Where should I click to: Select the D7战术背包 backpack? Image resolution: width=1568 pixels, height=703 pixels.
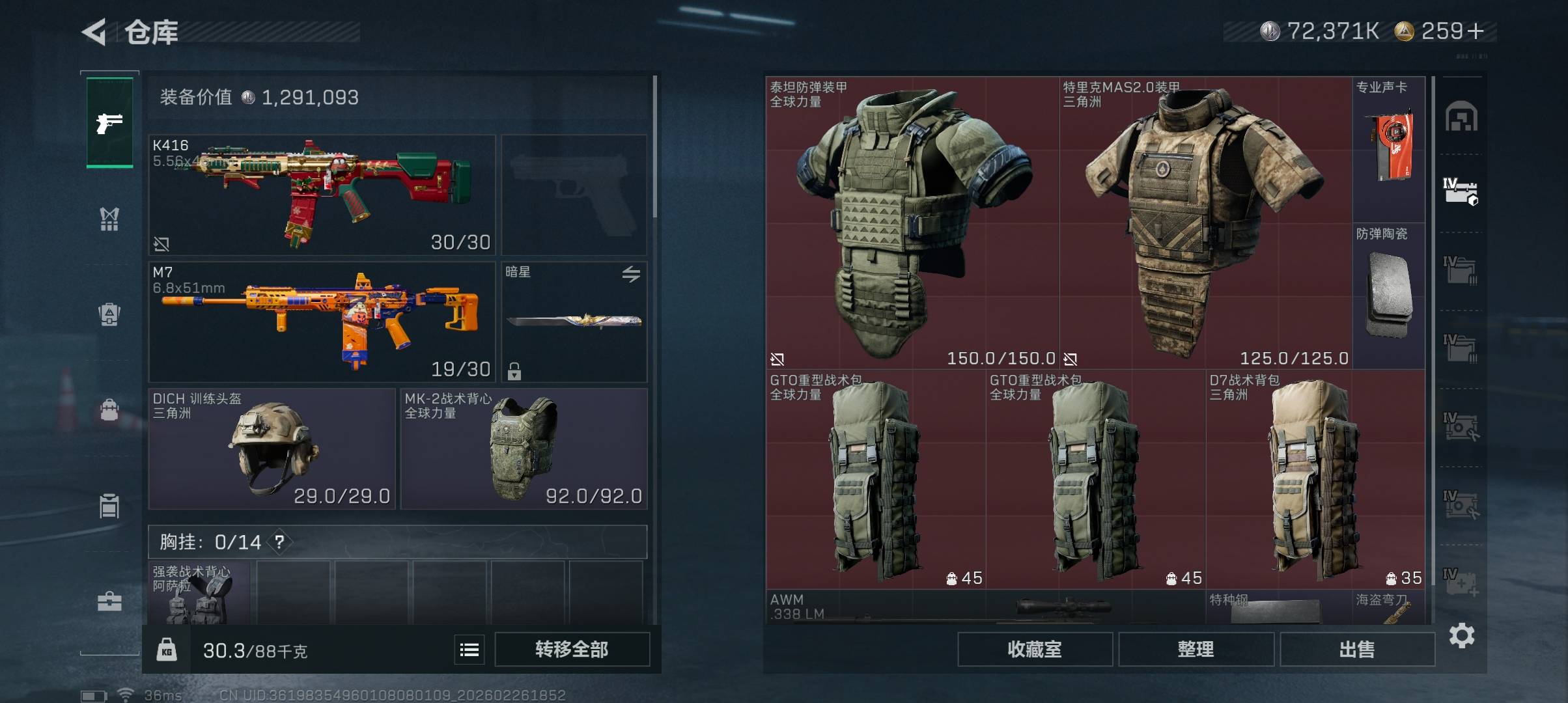click(1315, 479)
